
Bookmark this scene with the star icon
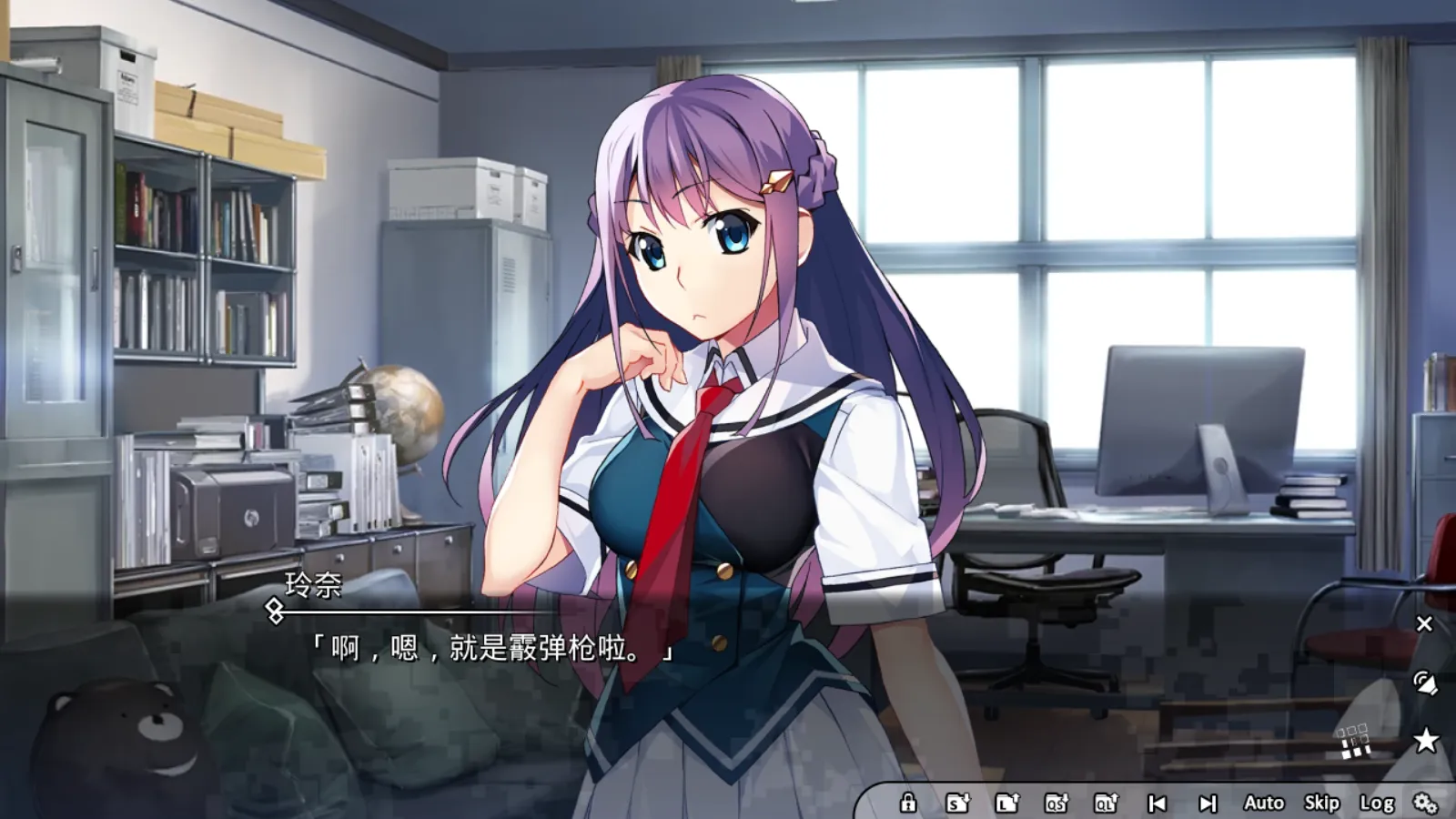[x=1424, y=740]
